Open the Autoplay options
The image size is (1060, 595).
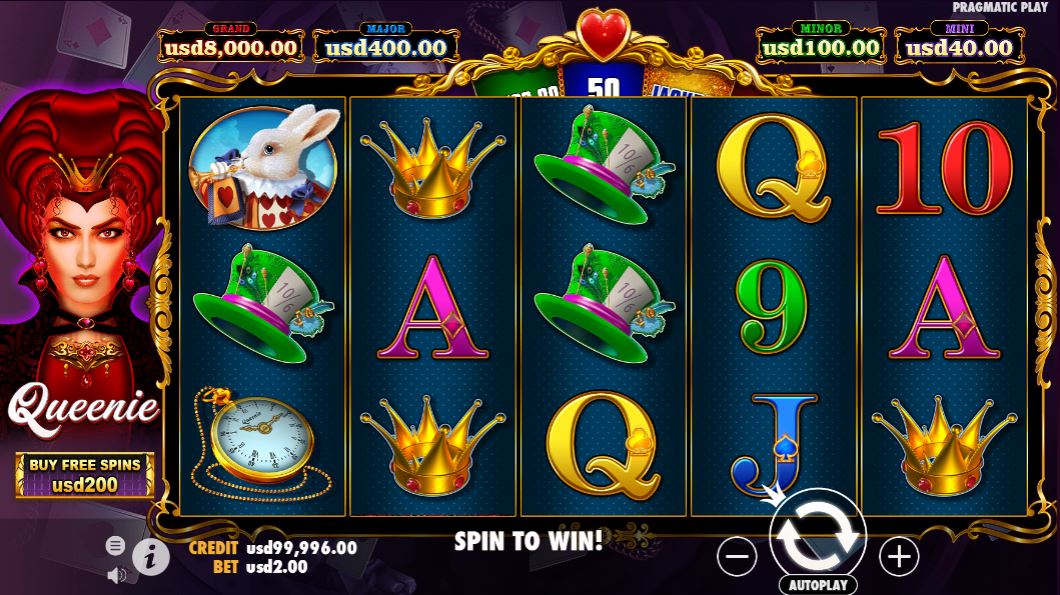click(x=817, y=585)
